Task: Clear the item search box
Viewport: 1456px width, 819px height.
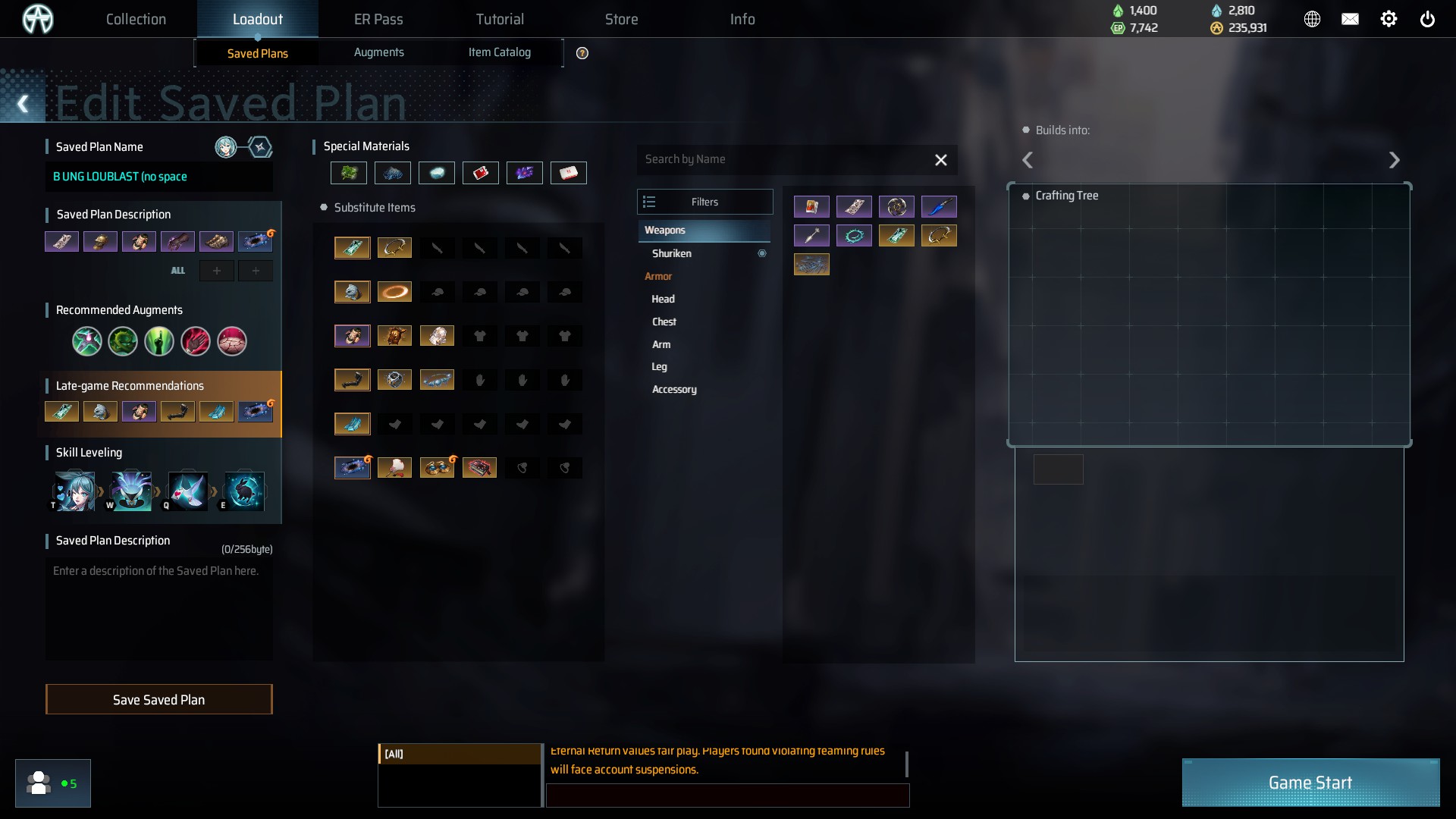Action: tap(940, 160)
